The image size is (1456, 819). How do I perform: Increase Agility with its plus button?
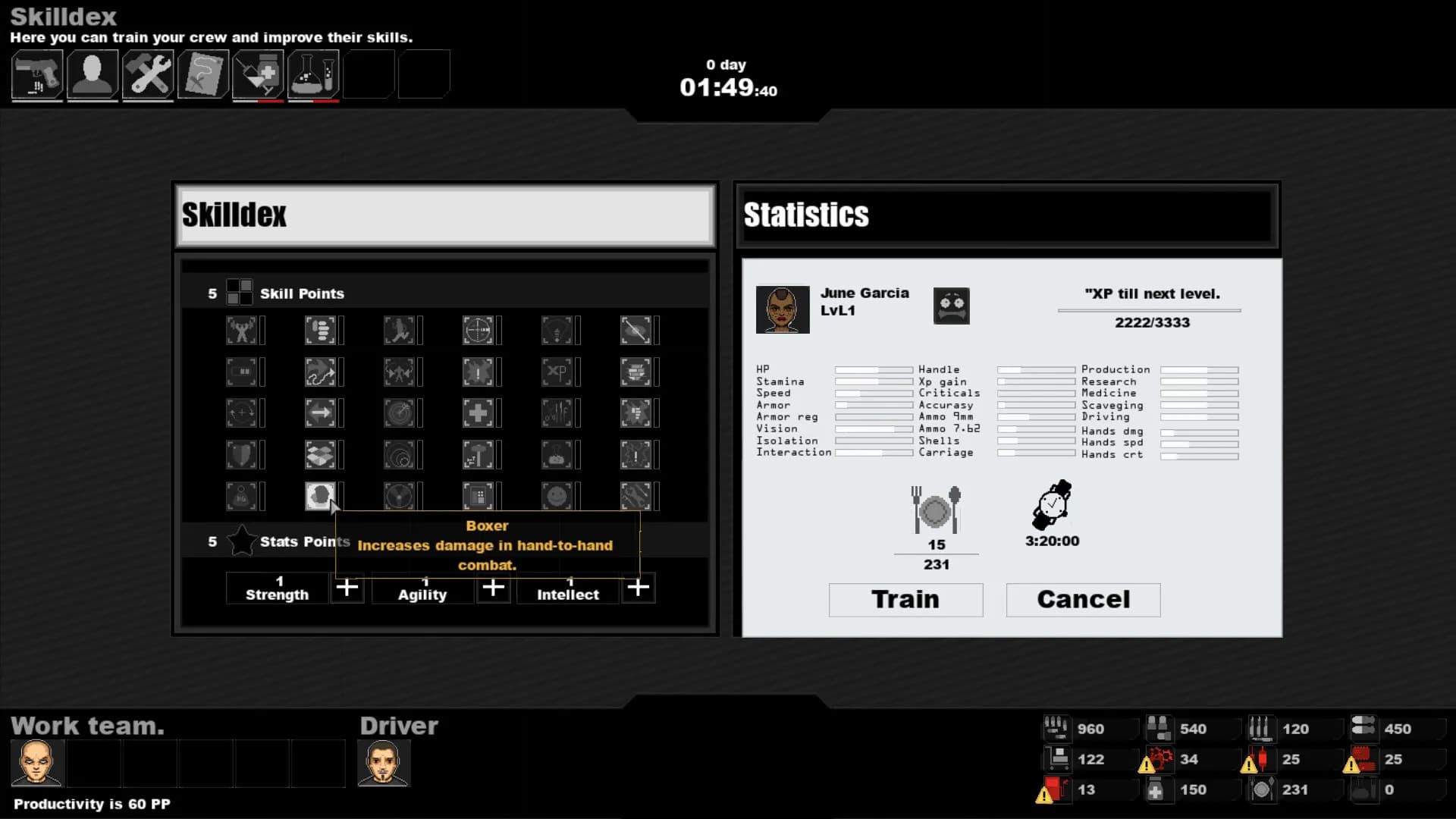(493, 588)
